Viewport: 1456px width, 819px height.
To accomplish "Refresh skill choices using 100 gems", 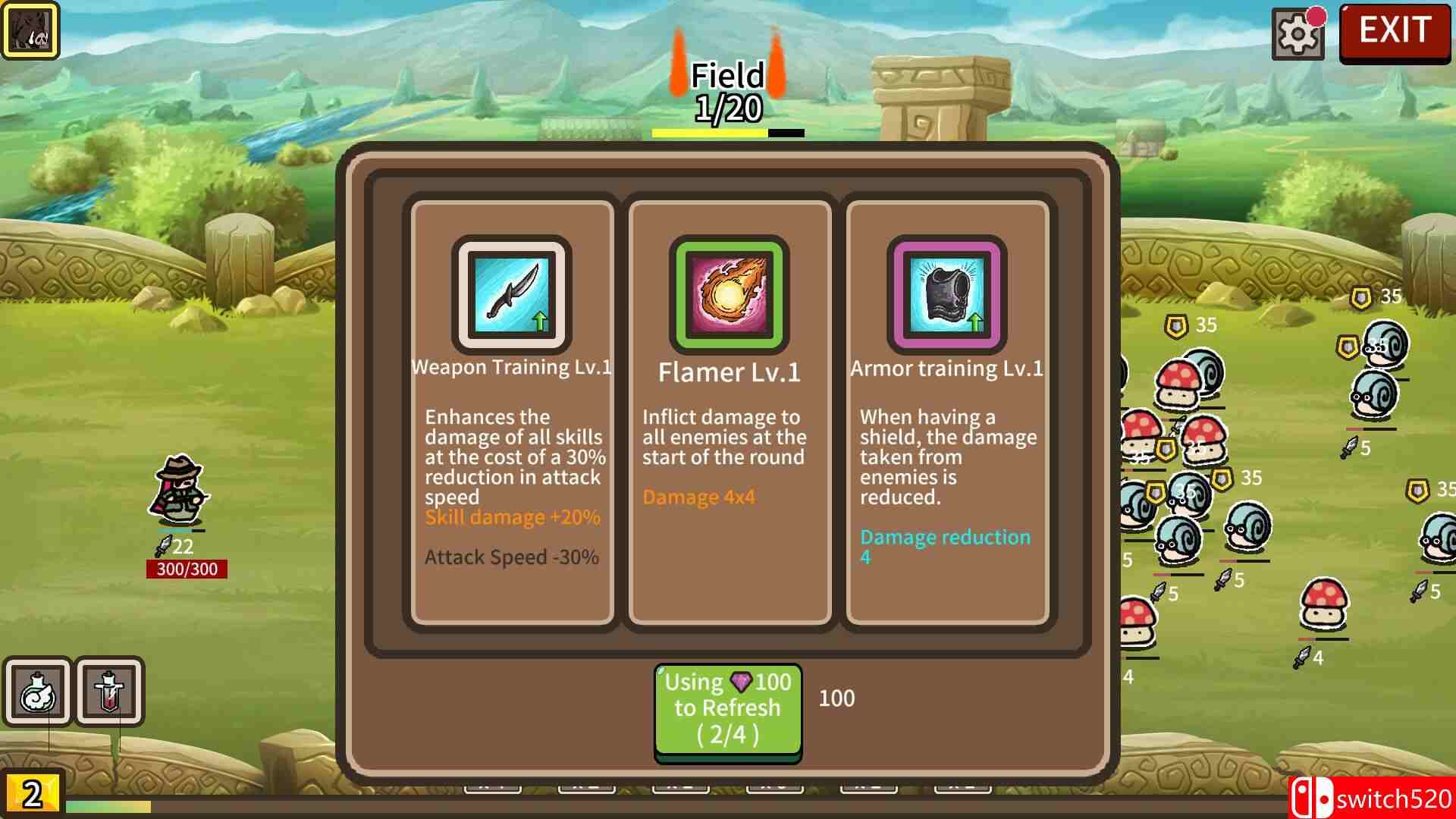I will pyautogui.click(x=727, y=711).
